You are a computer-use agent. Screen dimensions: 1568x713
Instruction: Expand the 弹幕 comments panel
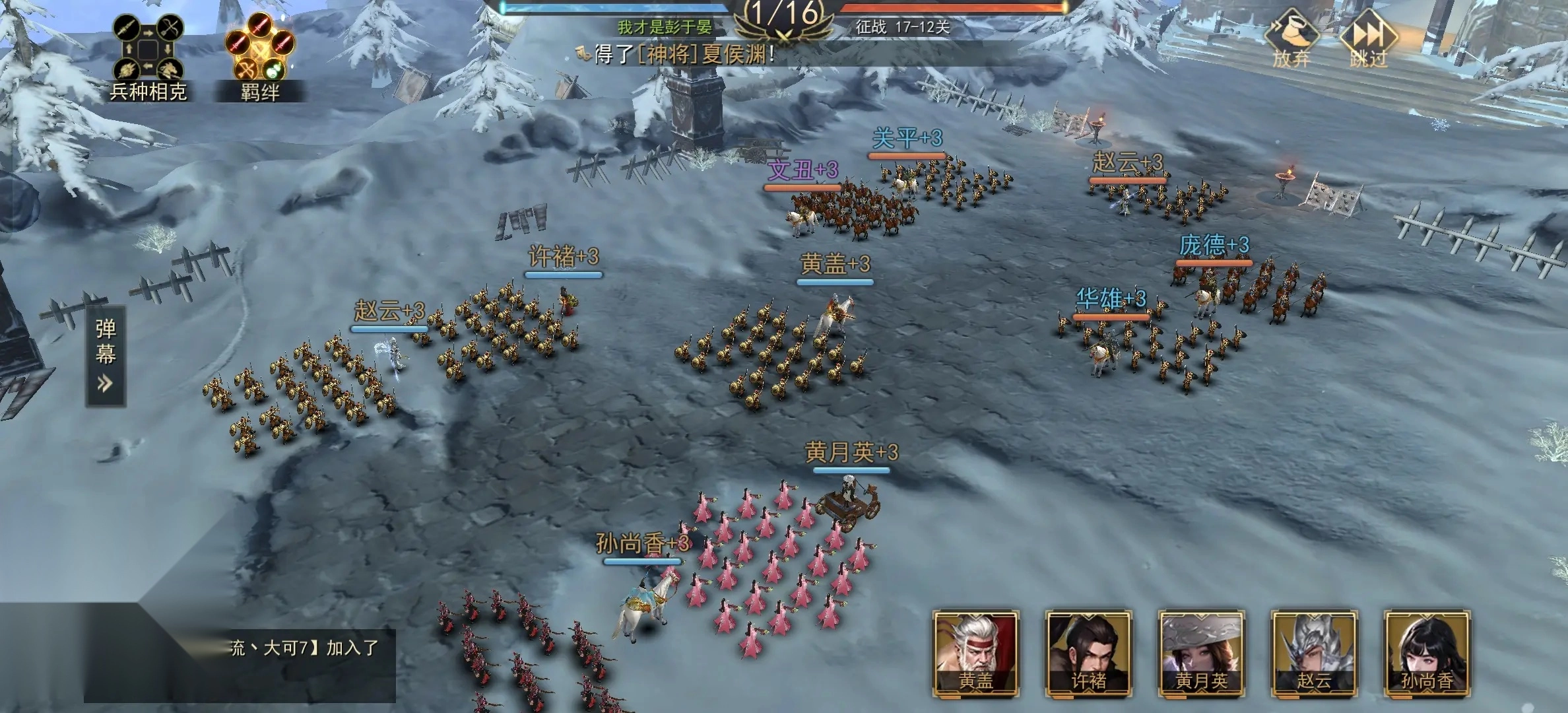(106, 356)
